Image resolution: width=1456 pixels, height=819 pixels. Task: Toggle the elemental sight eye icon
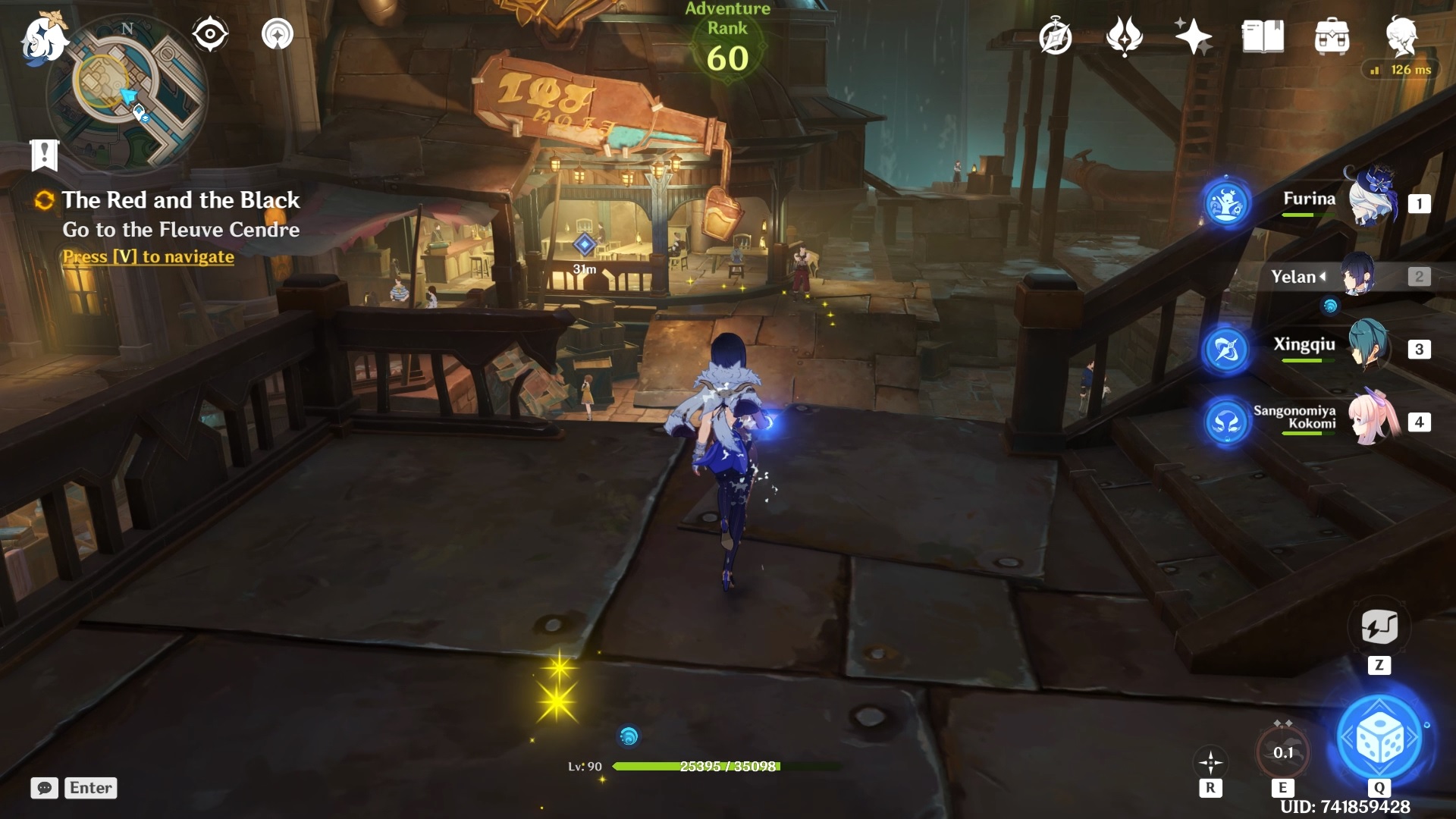point(209,34)
